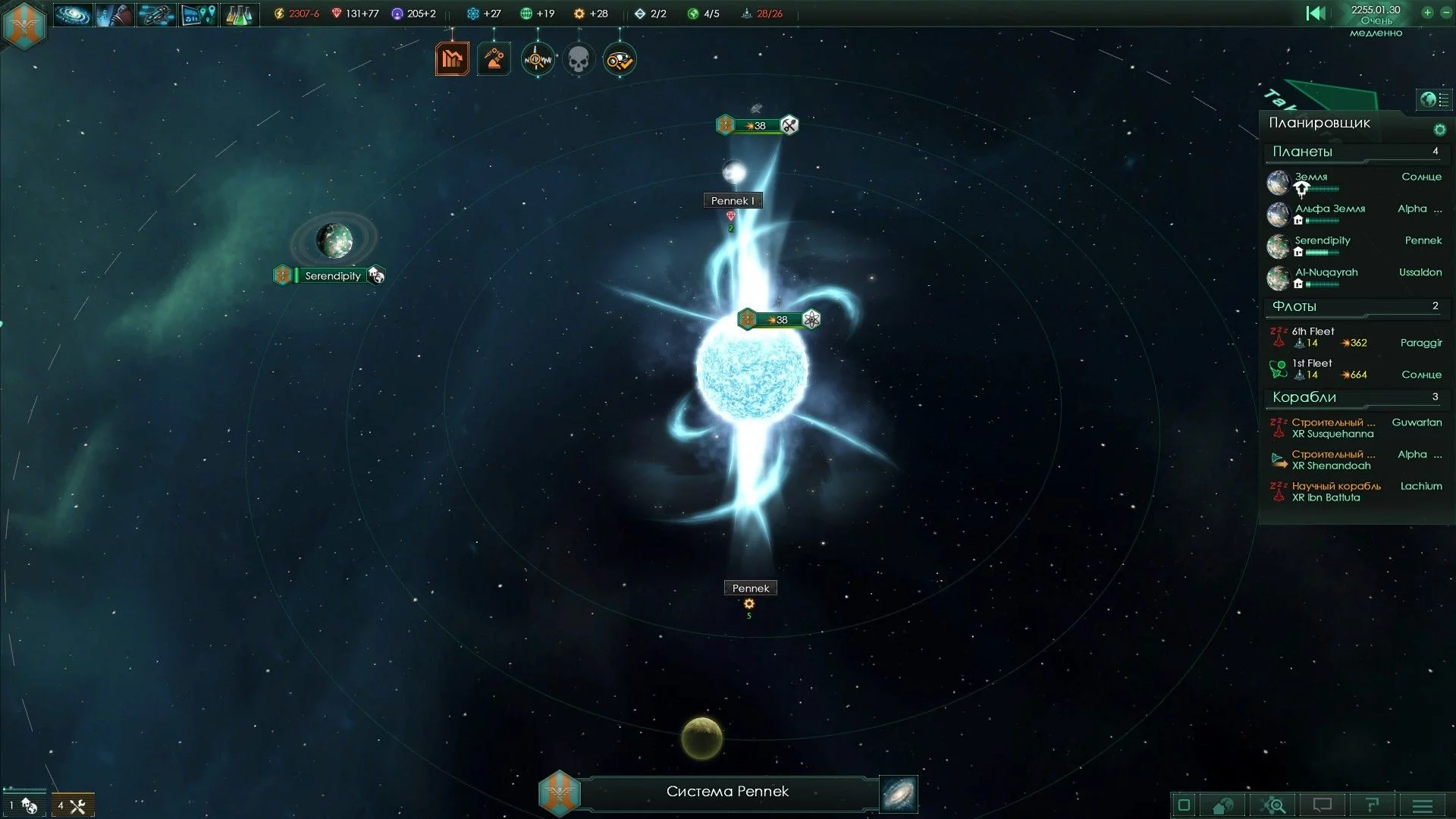
Task: Increase game speed with plus button
Action: click(1427, 13)
